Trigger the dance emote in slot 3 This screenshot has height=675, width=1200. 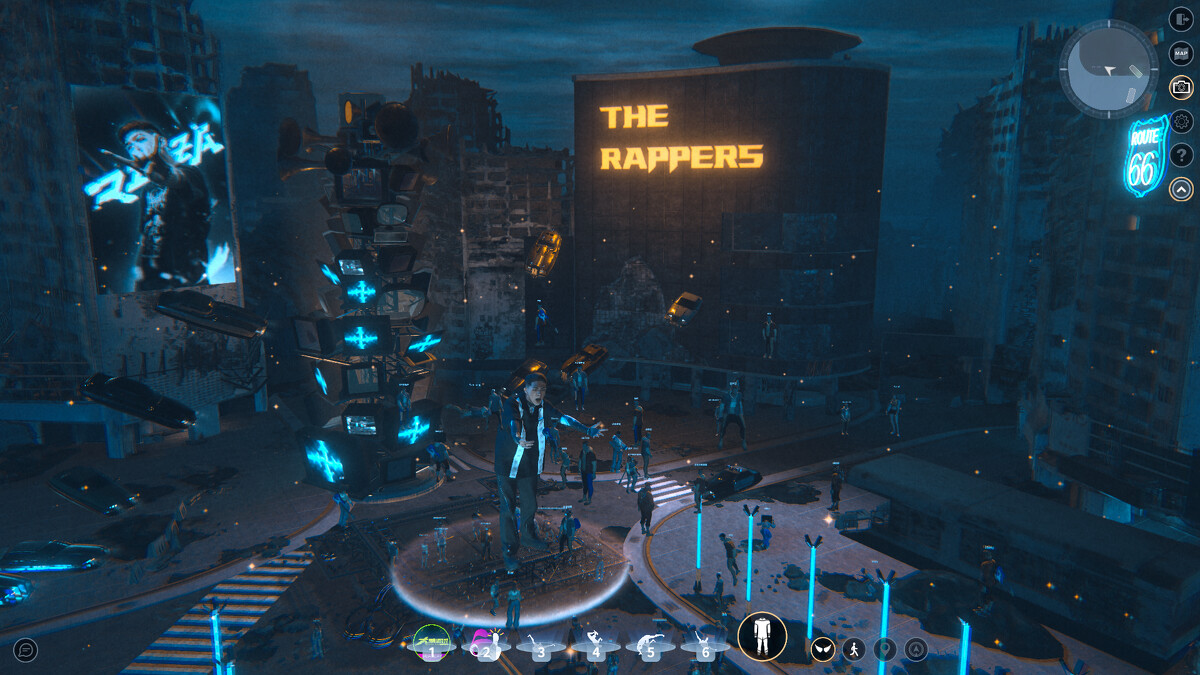(541, 643)
